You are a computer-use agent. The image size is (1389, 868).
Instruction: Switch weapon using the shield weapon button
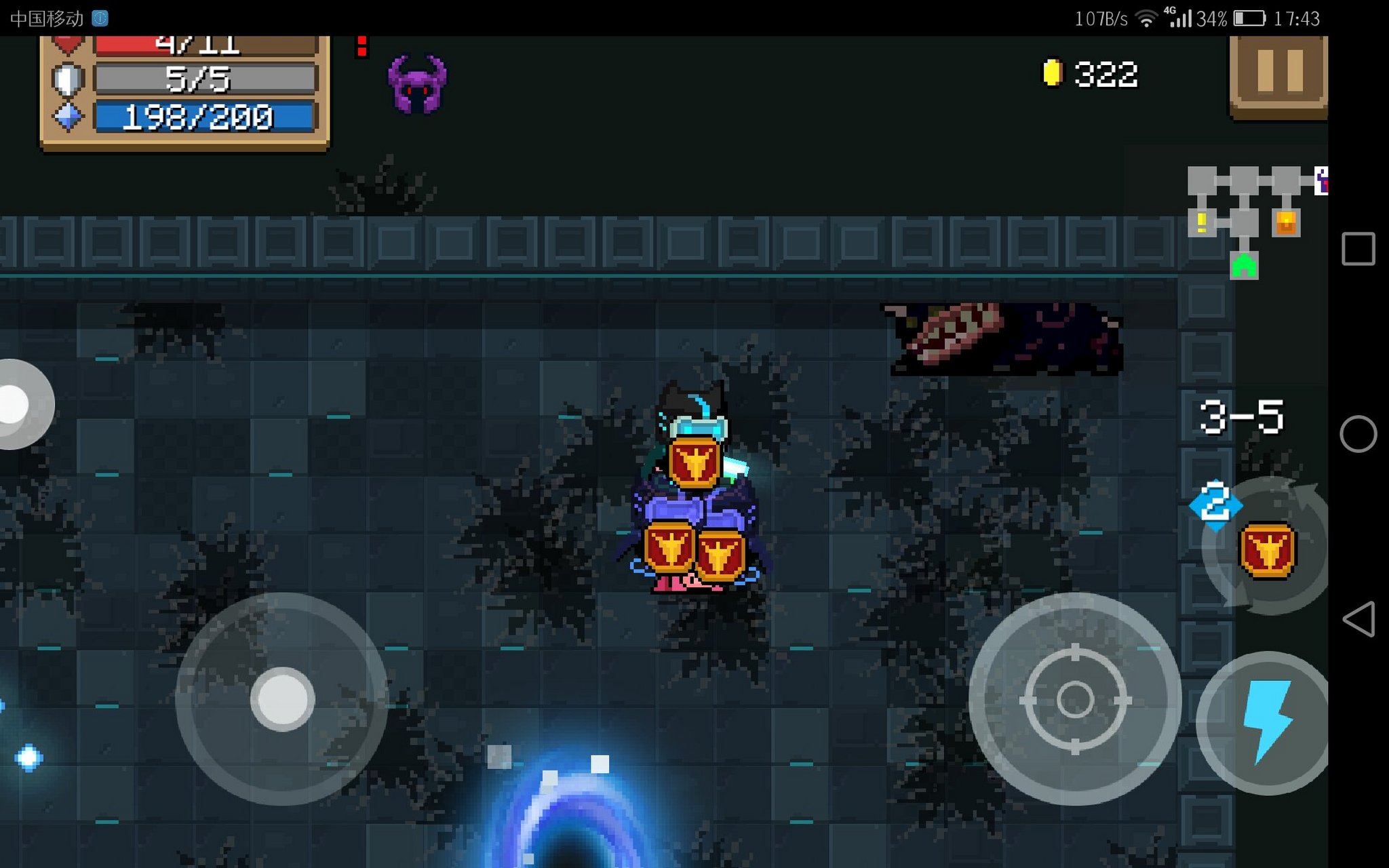[1267, 549]
